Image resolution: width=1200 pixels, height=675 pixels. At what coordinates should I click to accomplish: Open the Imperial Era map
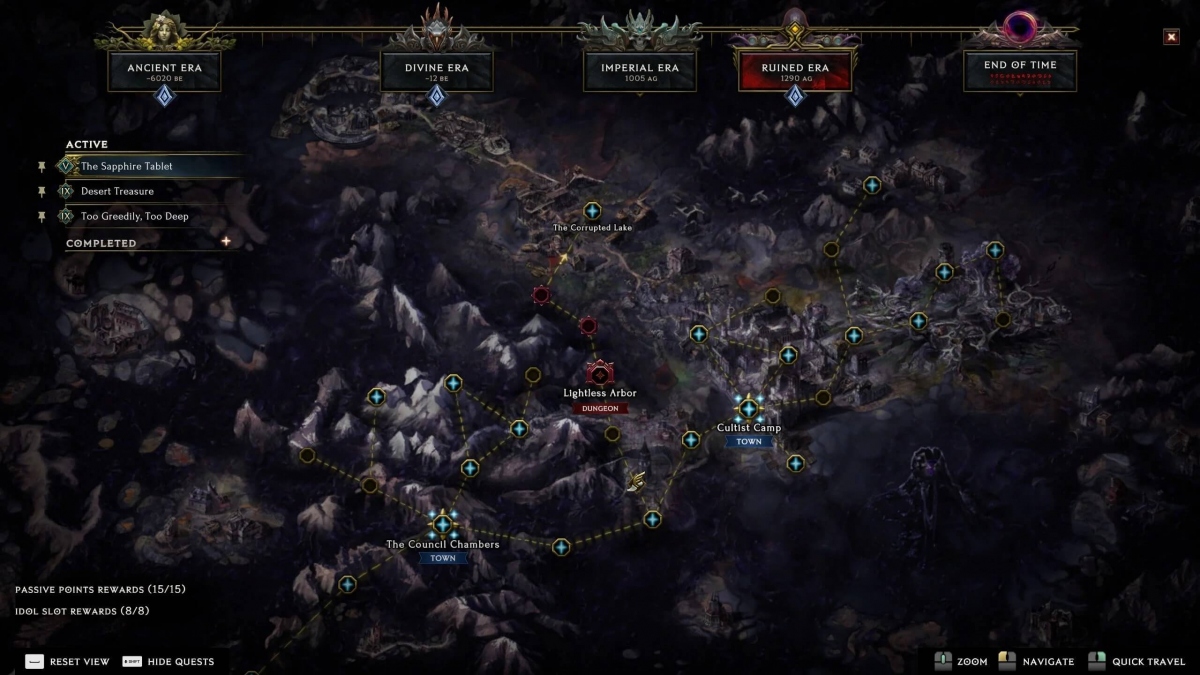(x=638, y=72)
